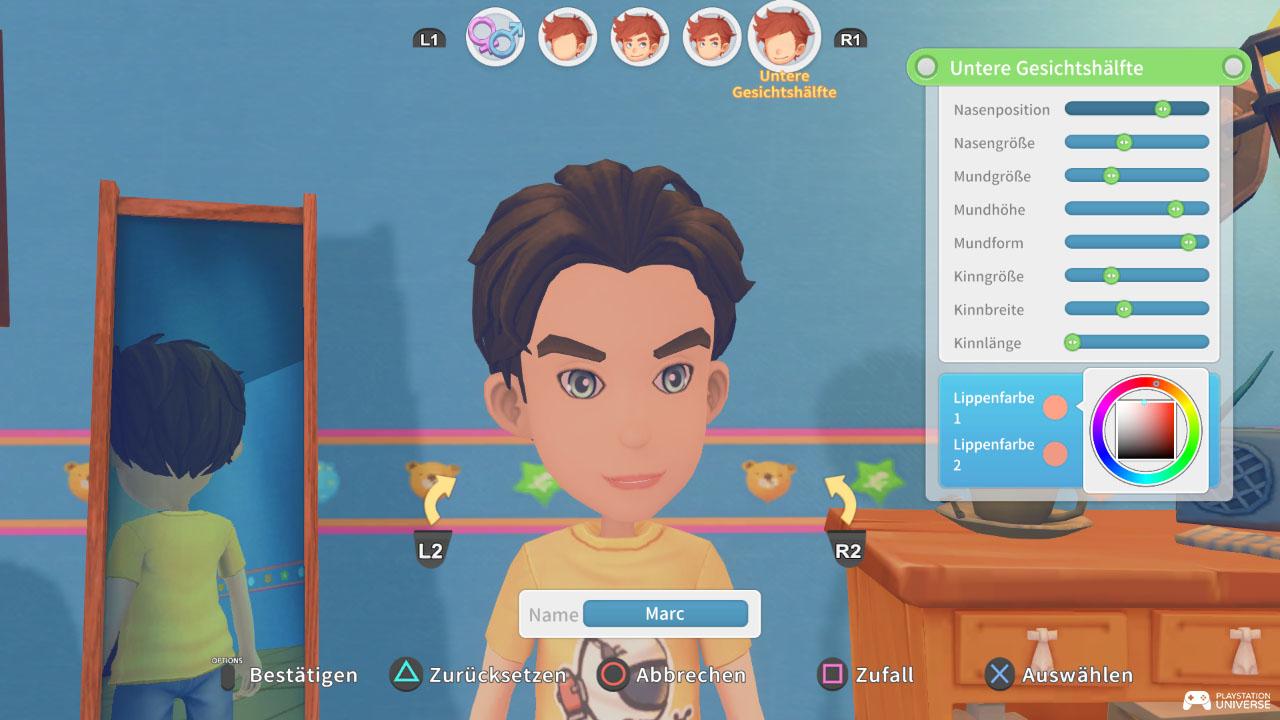Select the Lippenfarbe 1 color swatch
The image size is (1280, 720).
1054,405
